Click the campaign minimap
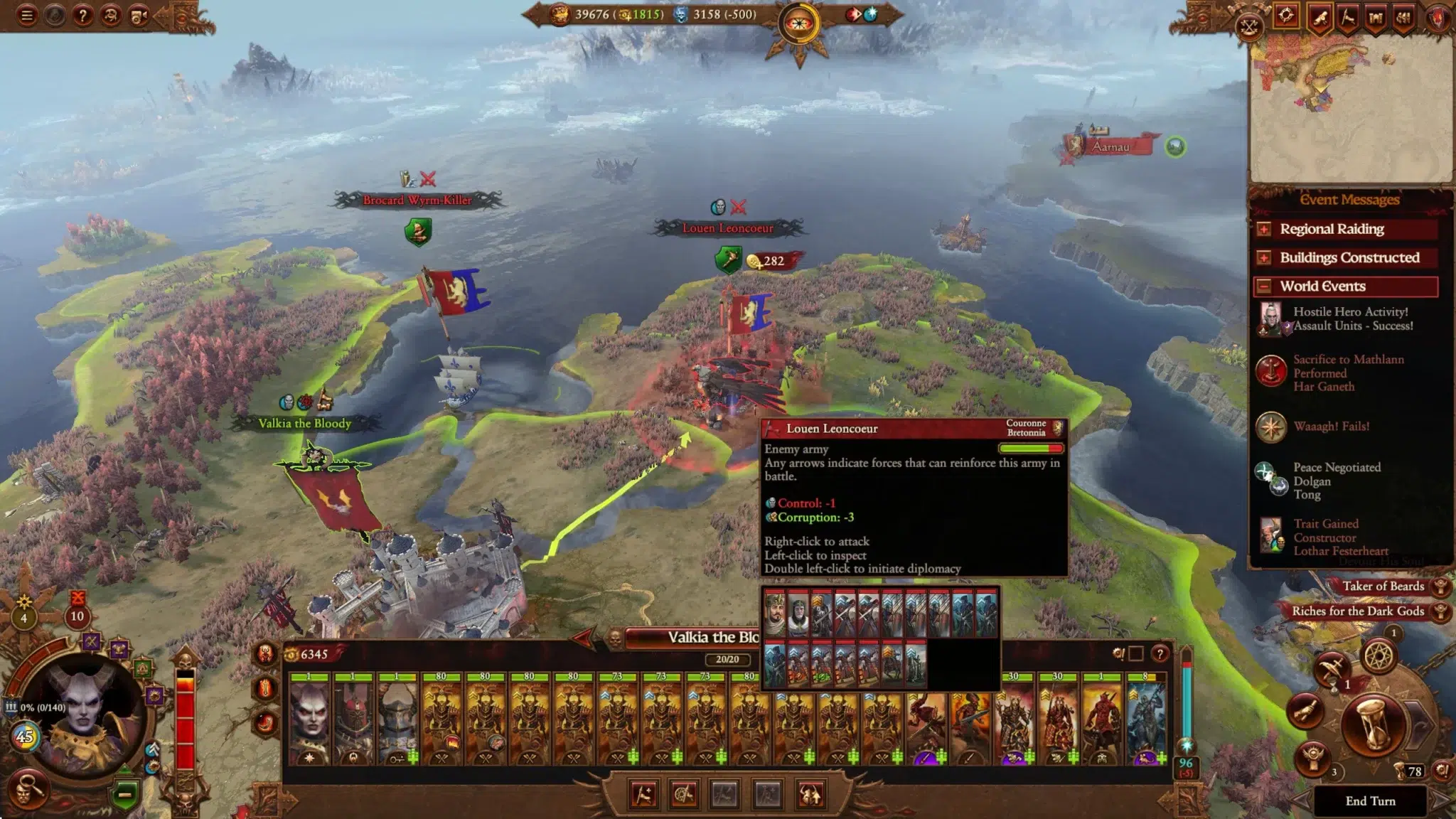The width and height of the screenshot is (1456, 819). 1349,107
